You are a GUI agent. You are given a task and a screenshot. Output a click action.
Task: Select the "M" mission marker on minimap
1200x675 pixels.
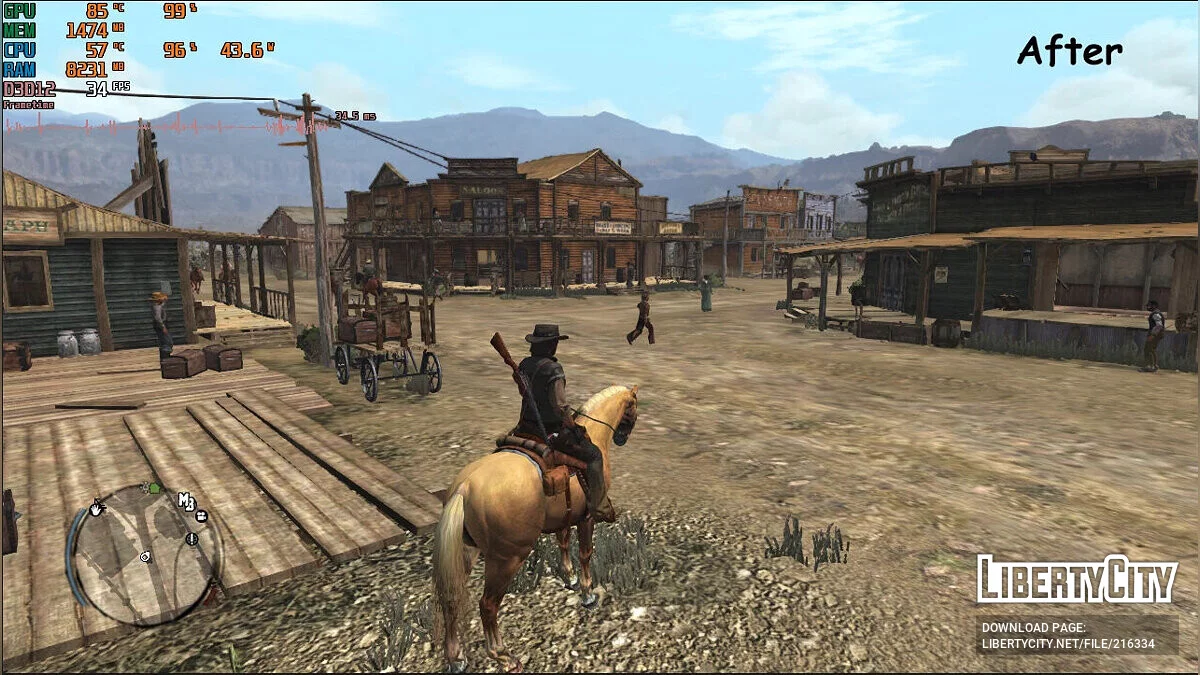pos(186,500)
